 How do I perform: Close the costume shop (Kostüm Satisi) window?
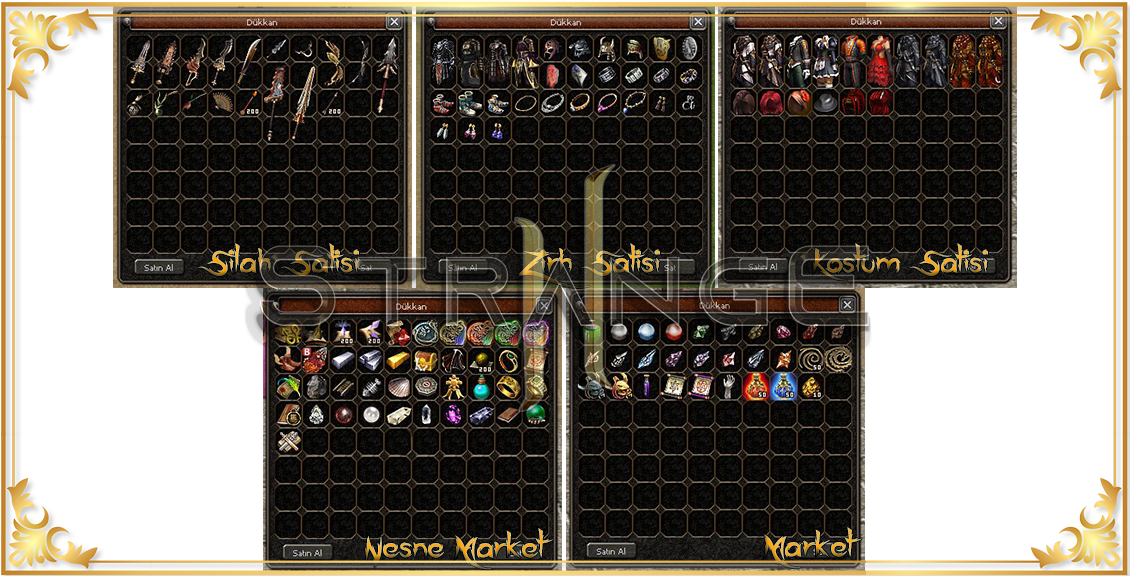click(998, 21)
